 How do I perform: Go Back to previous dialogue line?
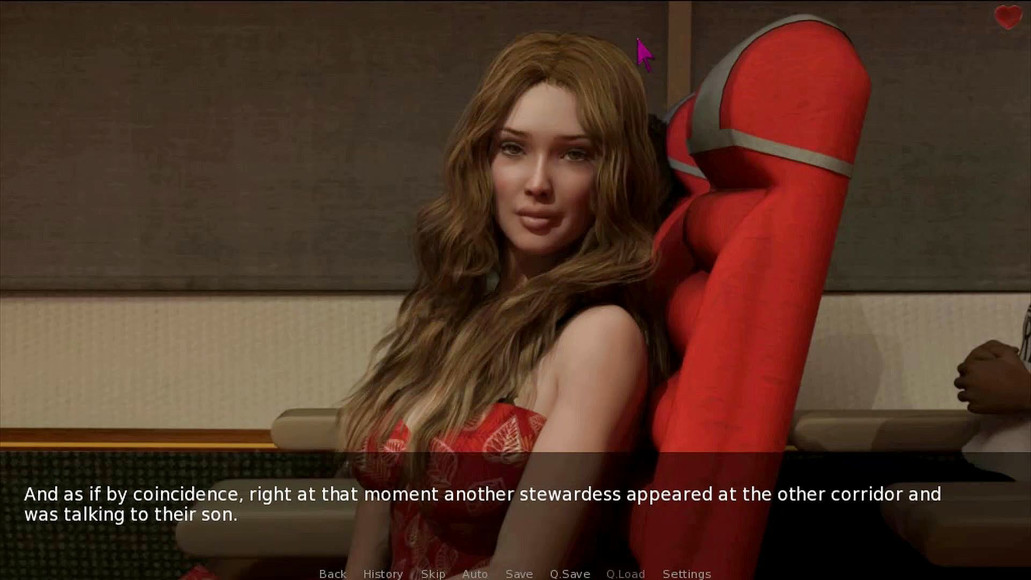(332, 574)
